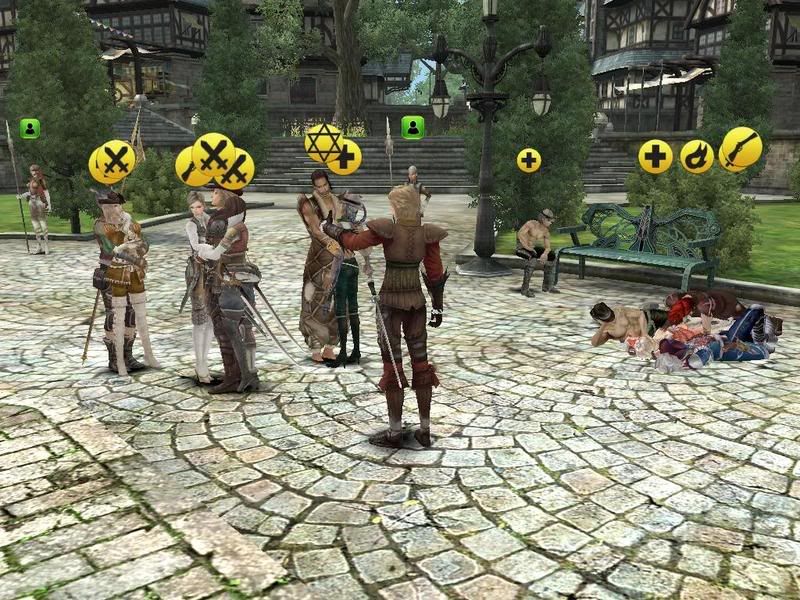Screen dimensions: 800x600
Task: Select the plus icon overlapping the star icon
Action: pos(346,158)
